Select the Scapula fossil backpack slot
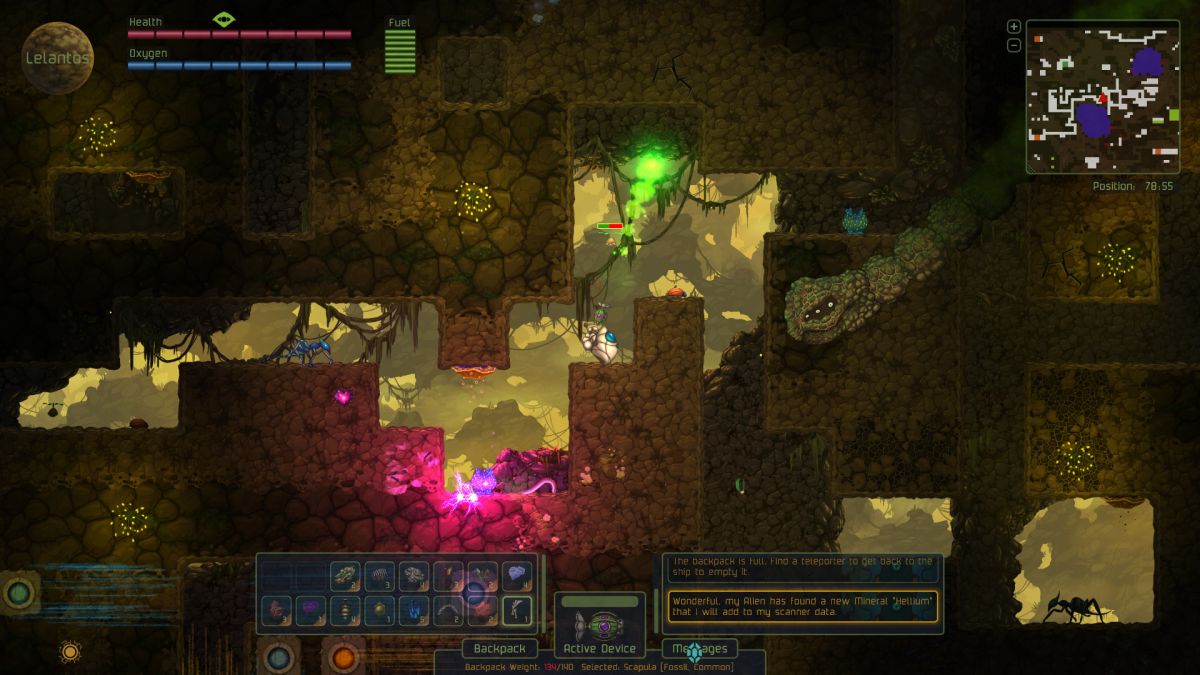1200x675 pixels. 517,609
